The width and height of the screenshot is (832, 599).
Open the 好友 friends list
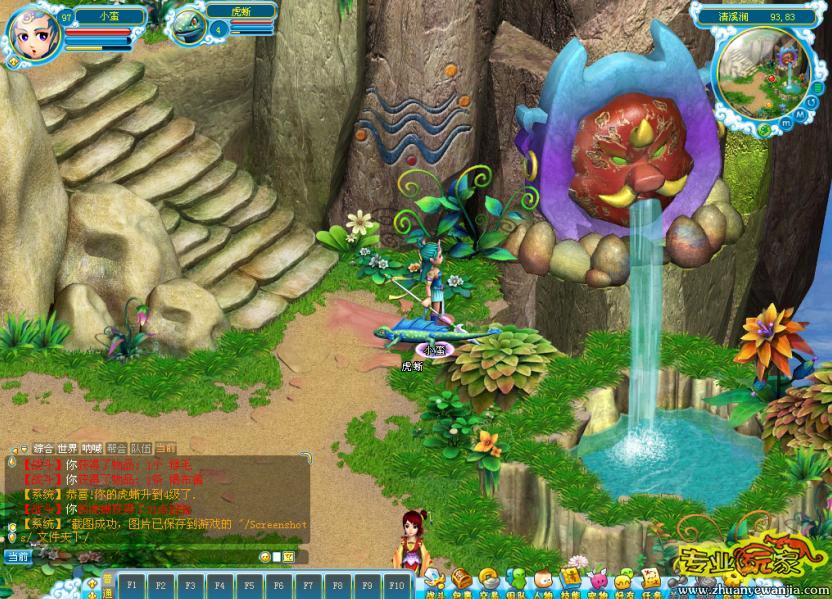[623, 579]
